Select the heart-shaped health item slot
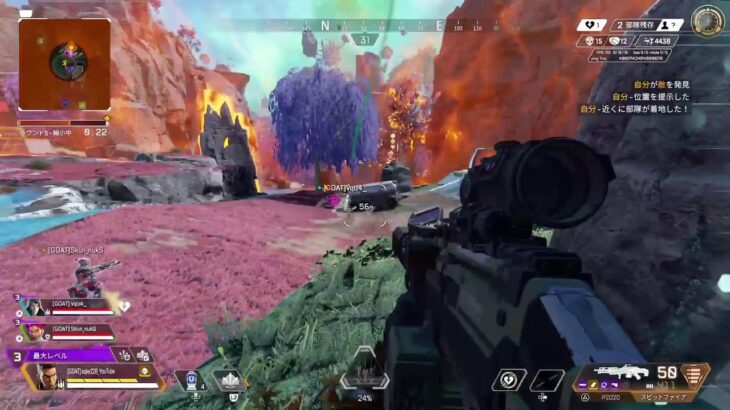Viewport: 730px width, 410px height. tap(508, 380)
